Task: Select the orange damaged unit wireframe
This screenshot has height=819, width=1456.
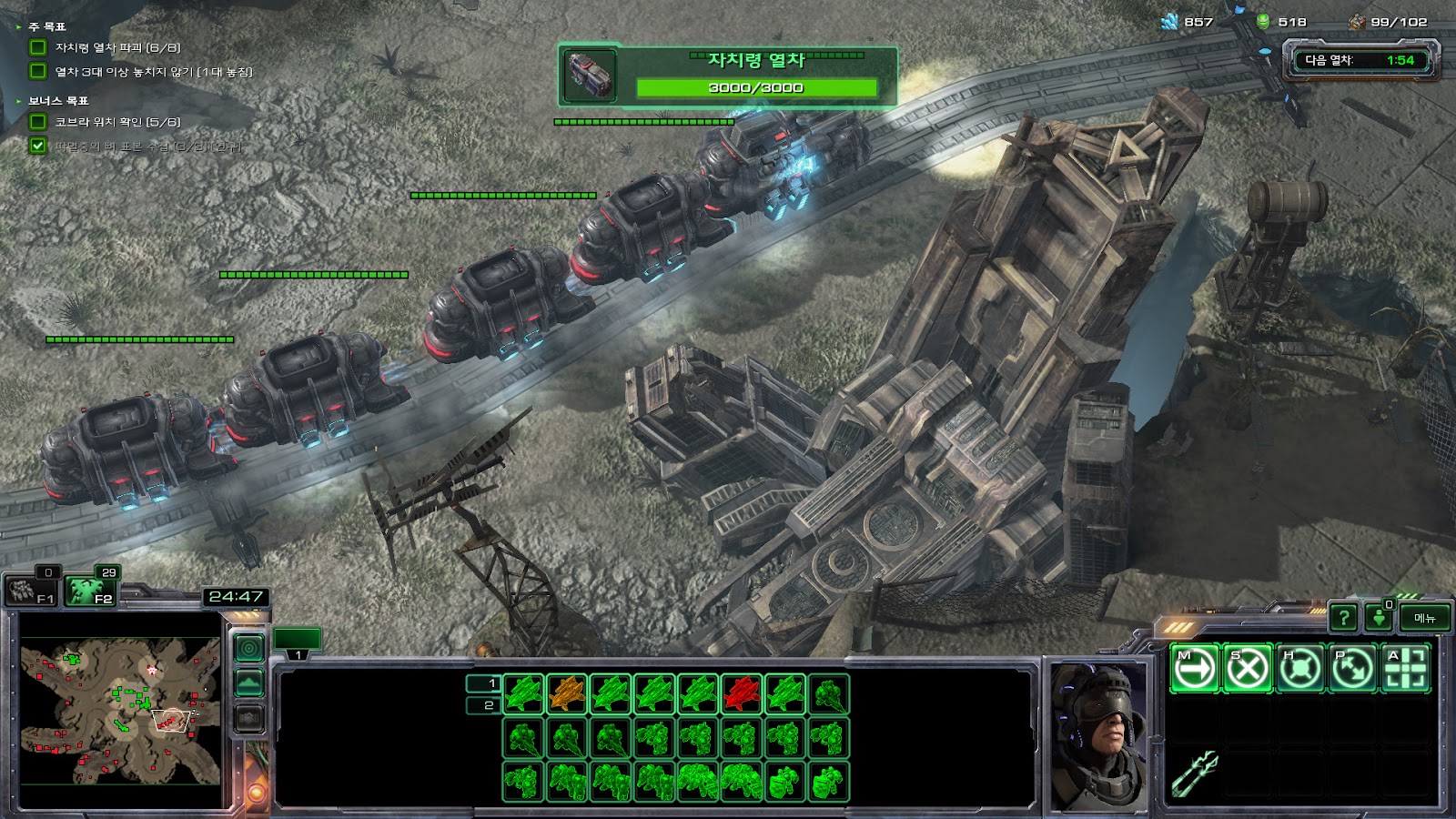Action: 568,693
